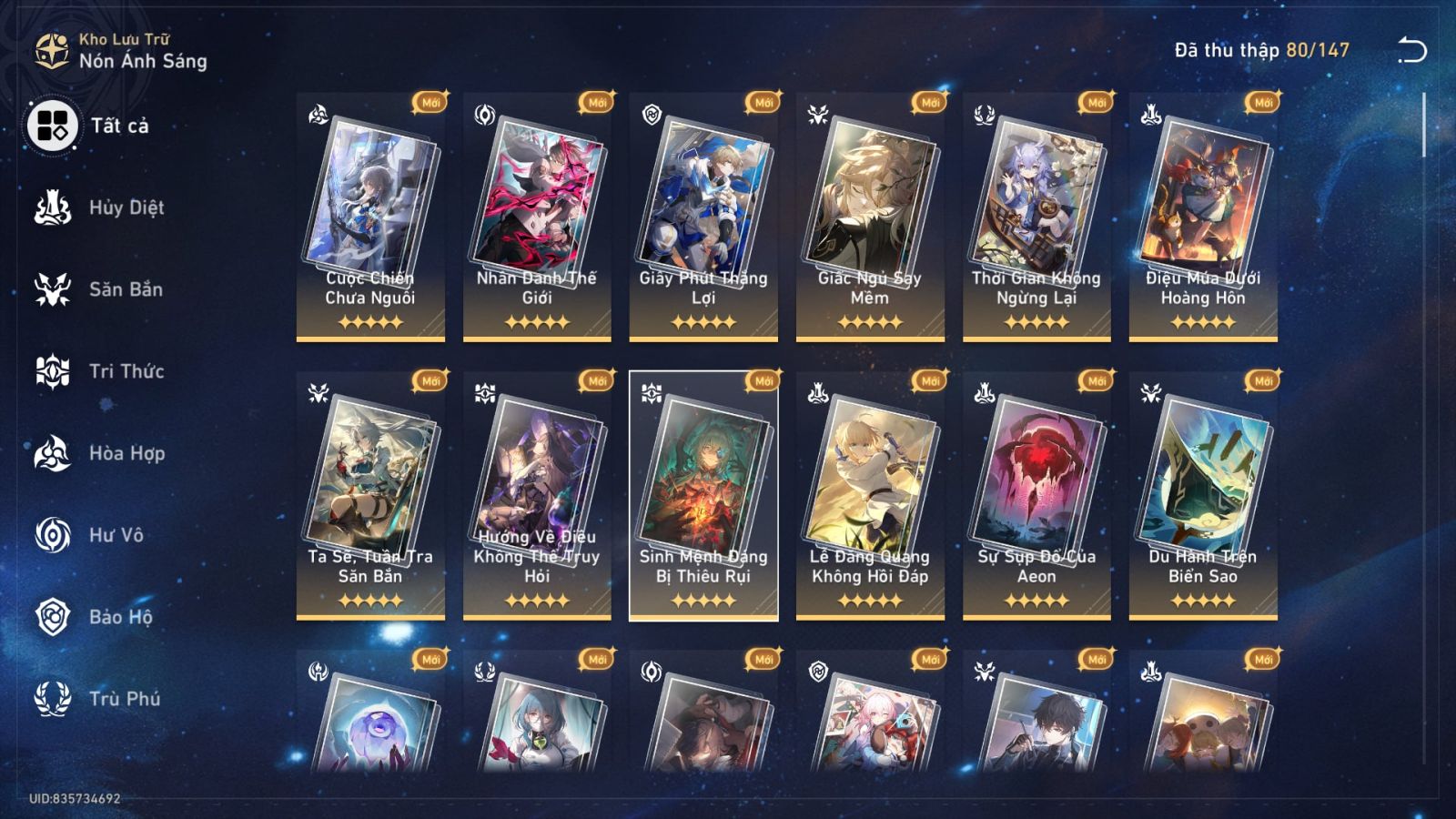The height and width of the screenshot is (819, 1456).
Task: Select the Bảo Hộ path filter icon
Action: (55, 617)
